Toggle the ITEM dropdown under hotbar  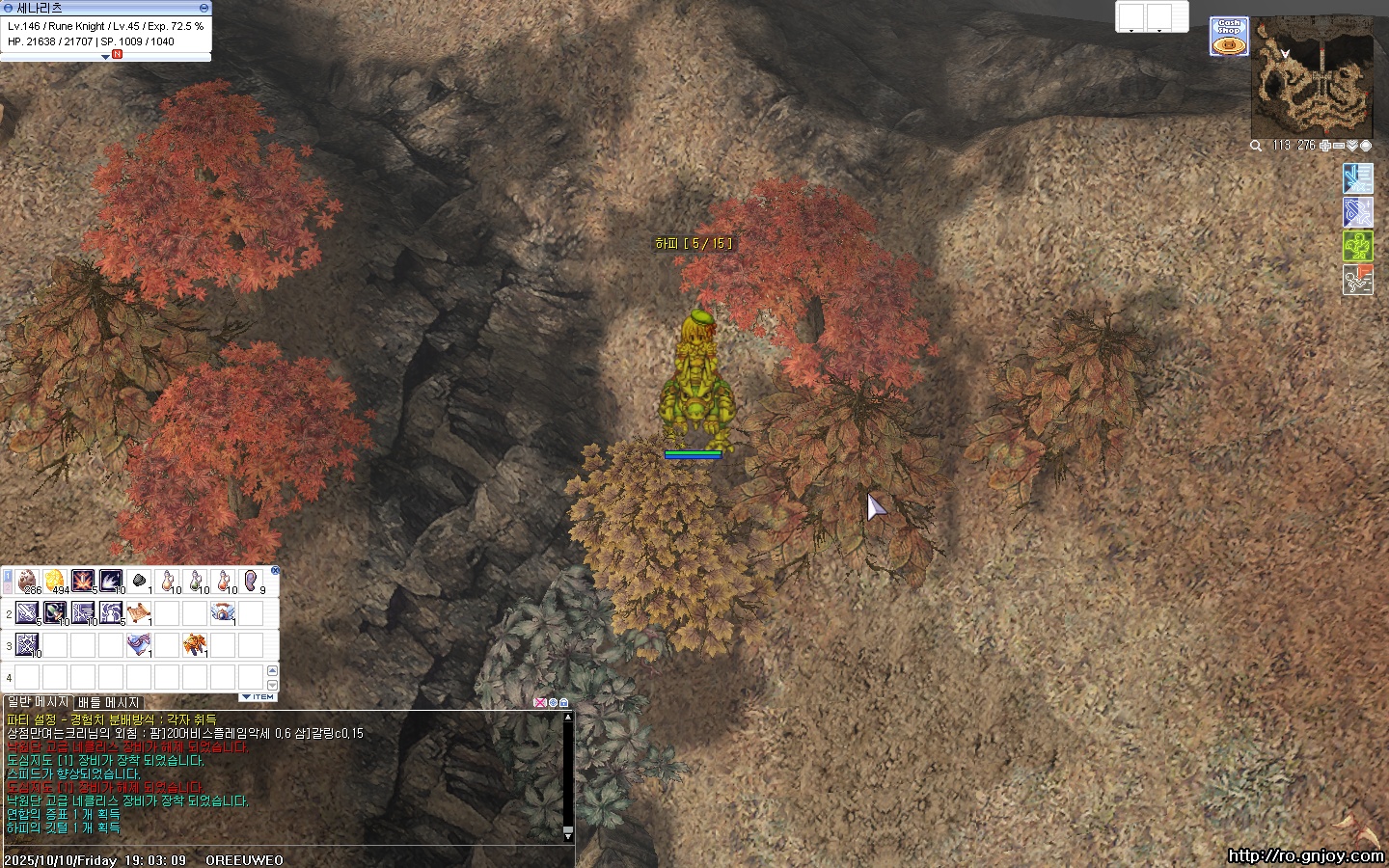[x=258, y=696]
